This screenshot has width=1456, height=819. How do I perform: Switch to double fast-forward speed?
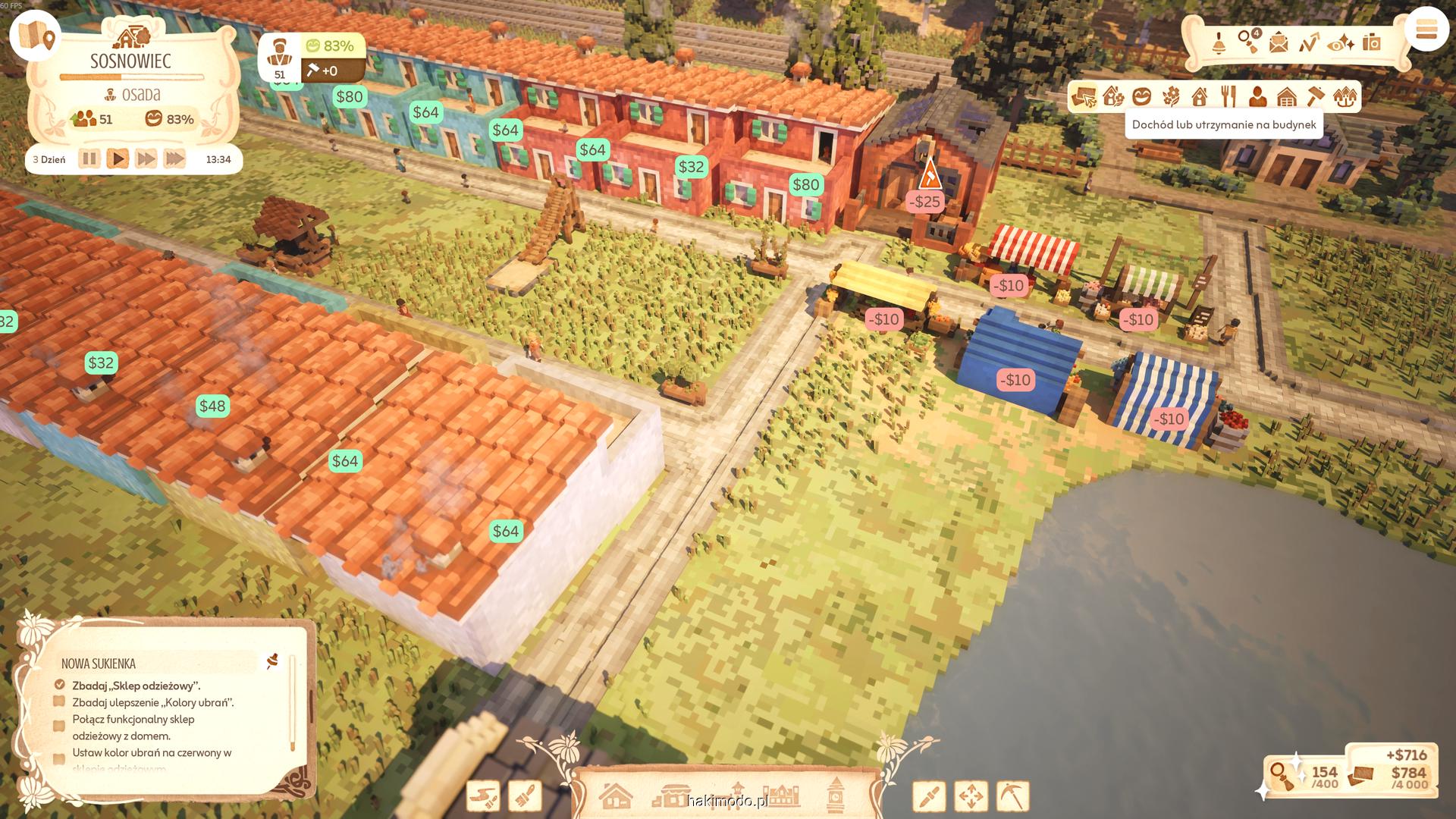click(146, 159)
